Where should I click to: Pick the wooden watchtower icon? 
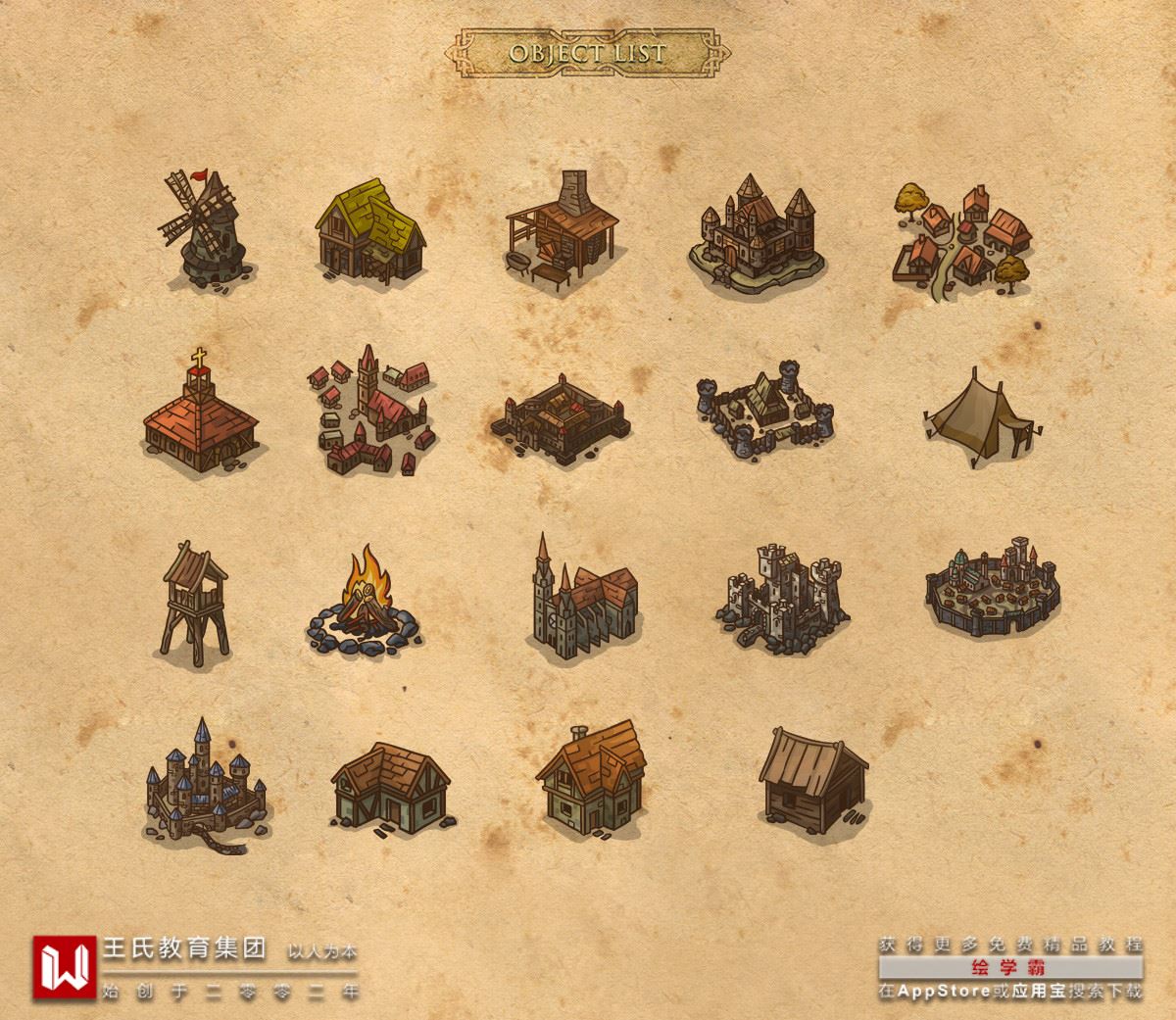(x=195, y=600)
